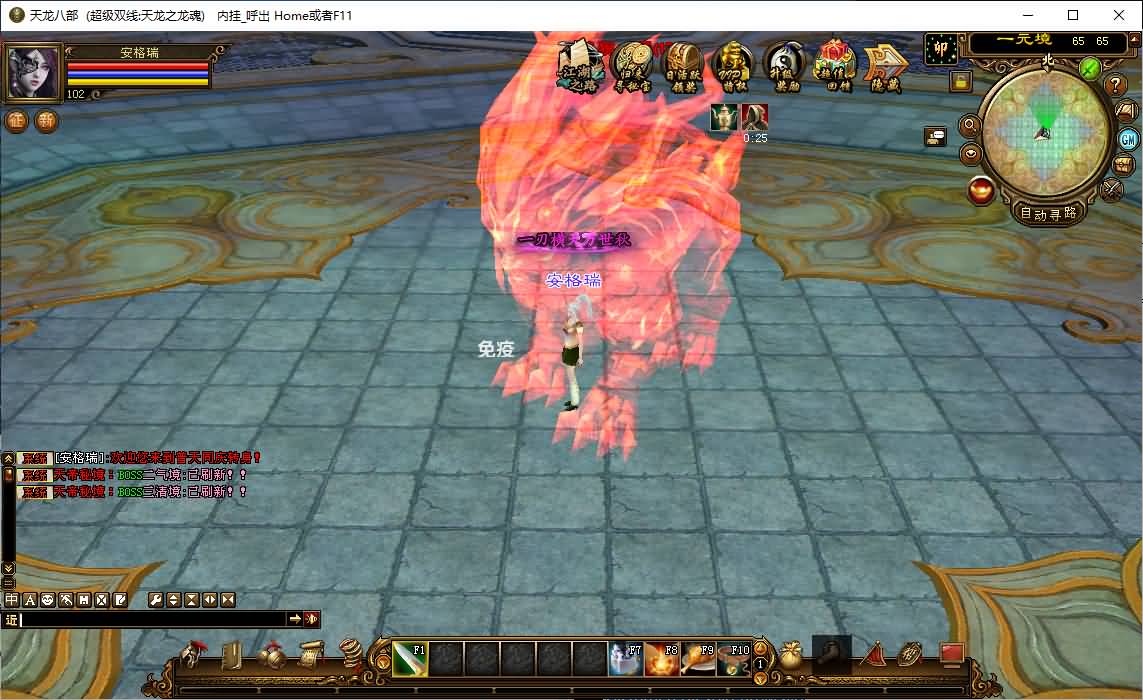Open the VIP特权 golden icon

pos(734,67)
